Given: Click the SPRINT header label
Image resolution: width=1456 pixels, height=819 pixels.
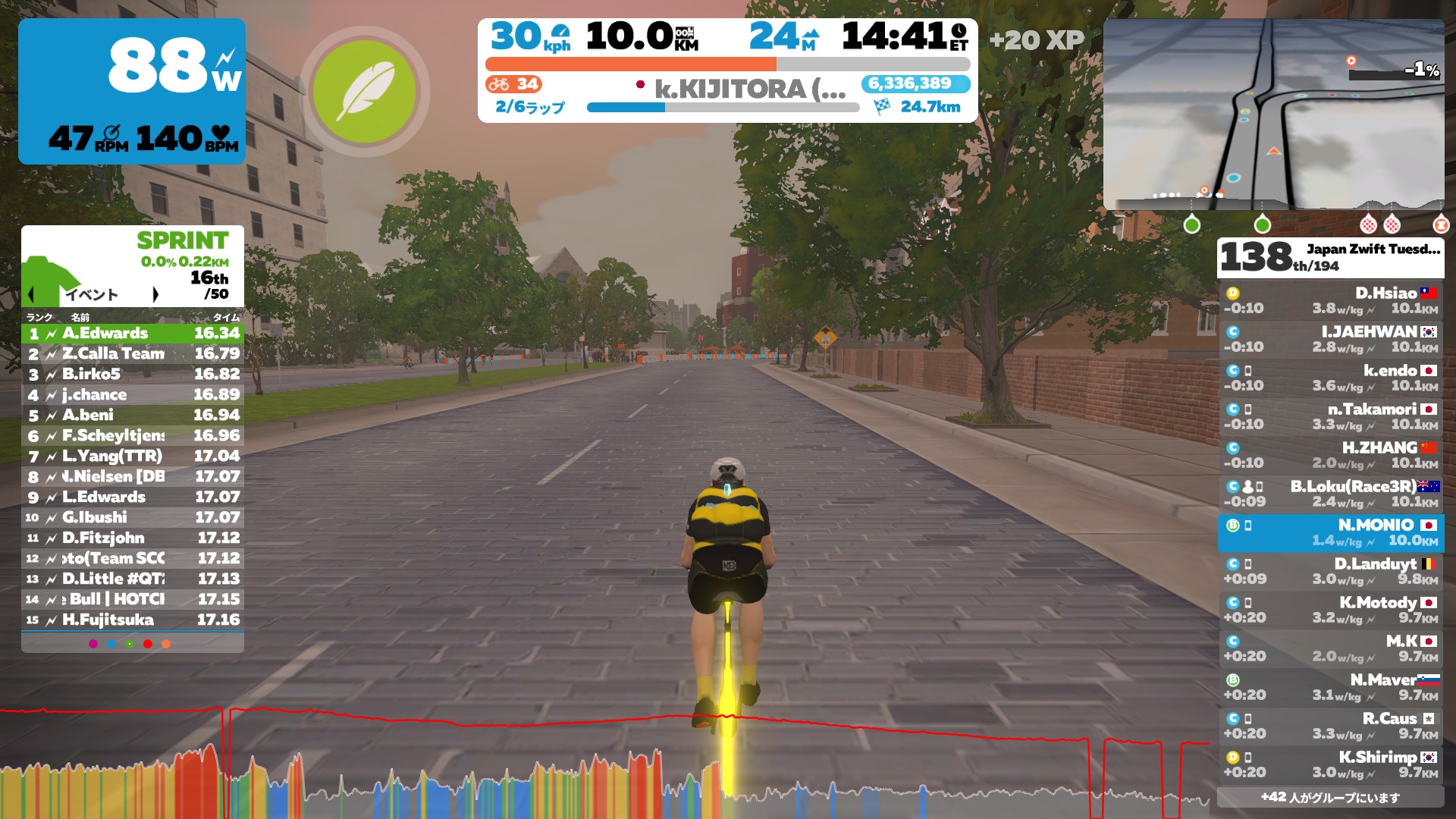Looking at the screenshot, I should coord(181,240).
